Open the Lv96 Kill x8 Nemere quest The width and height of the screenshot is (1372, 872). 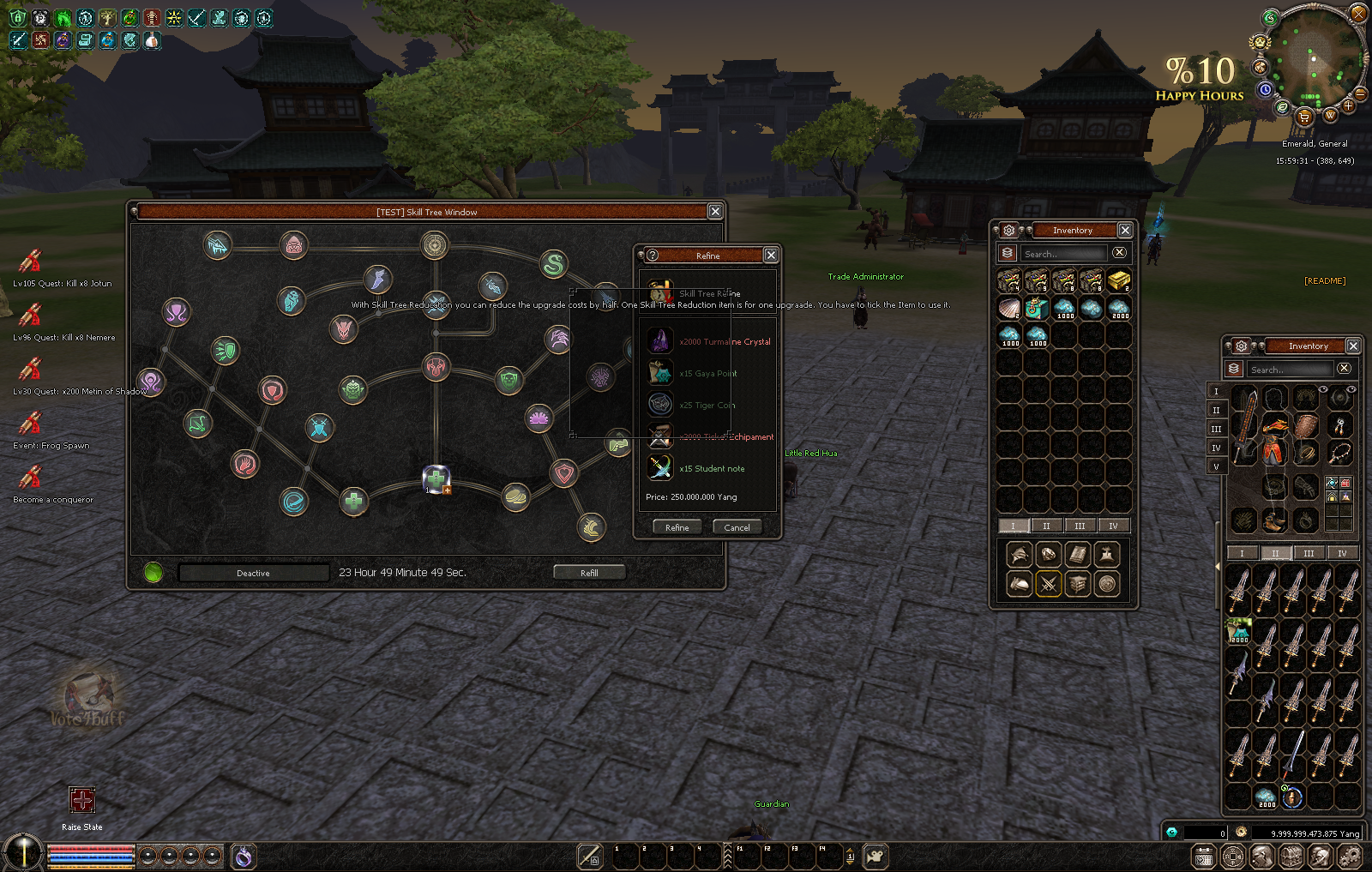click(x=31, y=315)
